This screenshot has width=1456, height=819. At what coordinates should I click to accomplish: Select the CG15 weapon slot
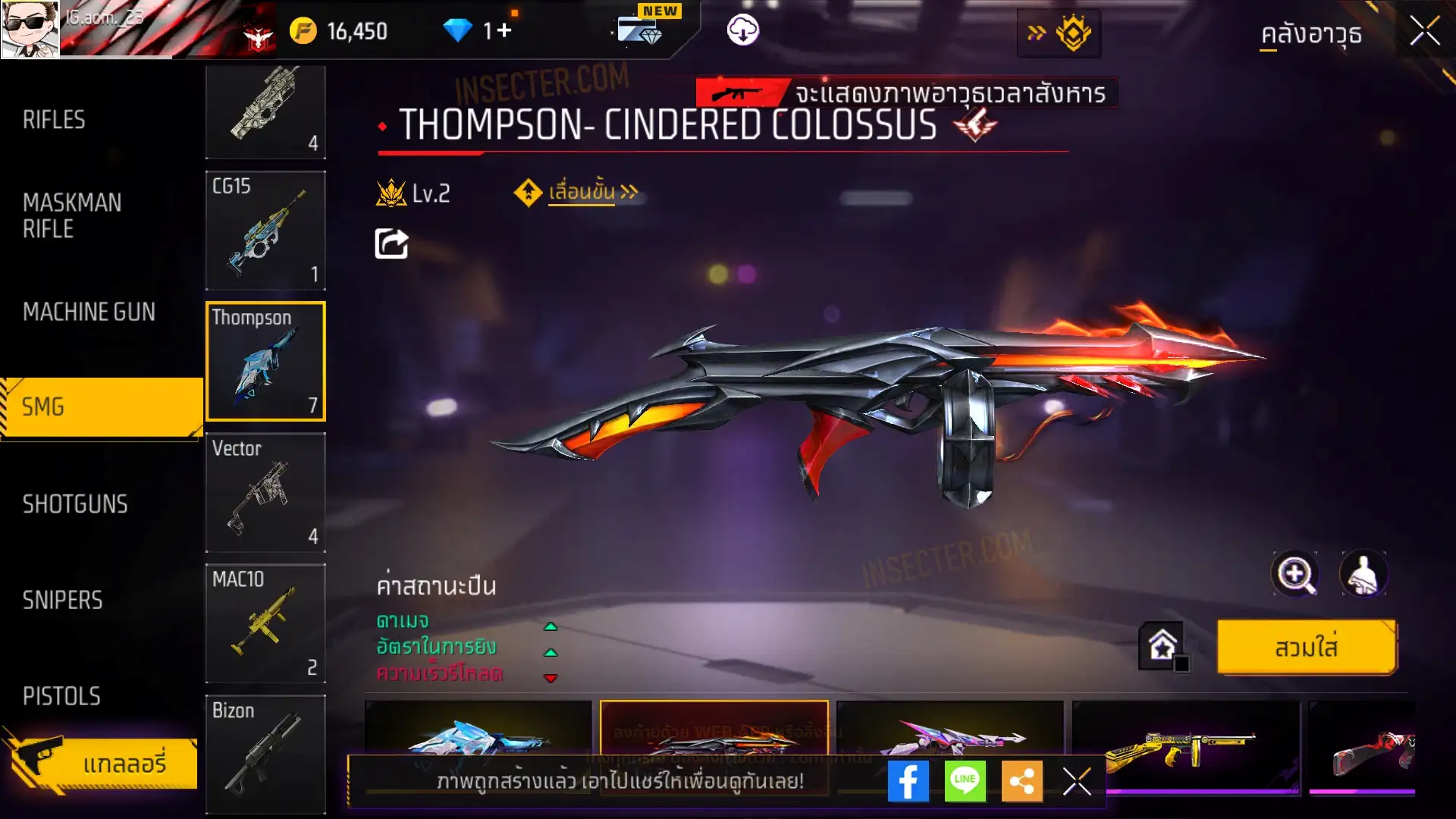pyautogui.click(x=265, y=231)
